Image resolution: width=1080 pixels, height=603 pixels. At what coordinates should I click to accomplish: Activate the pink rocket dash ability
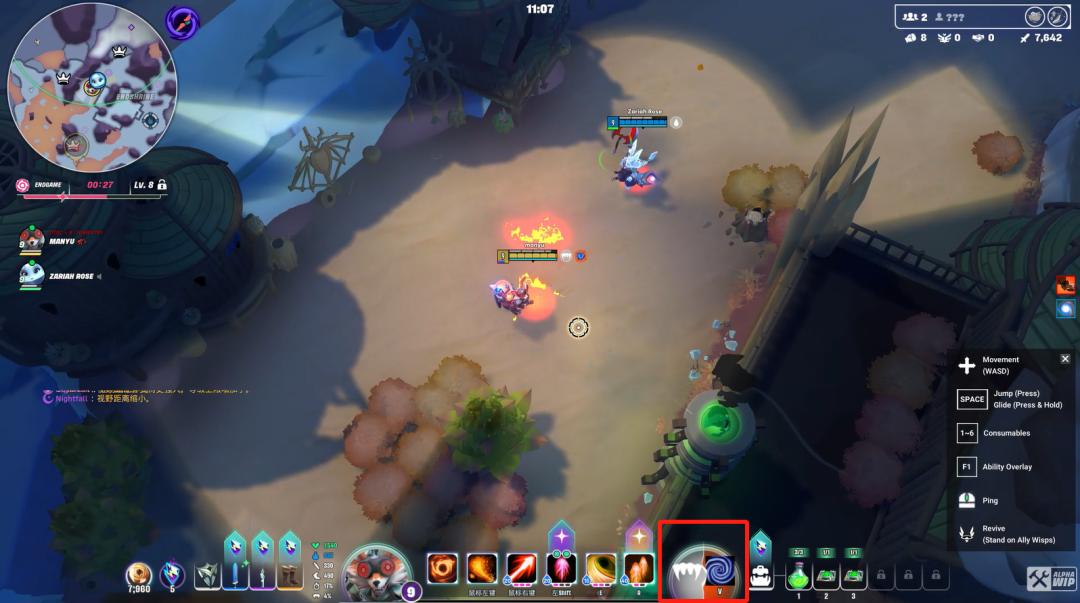coord(561,569)
